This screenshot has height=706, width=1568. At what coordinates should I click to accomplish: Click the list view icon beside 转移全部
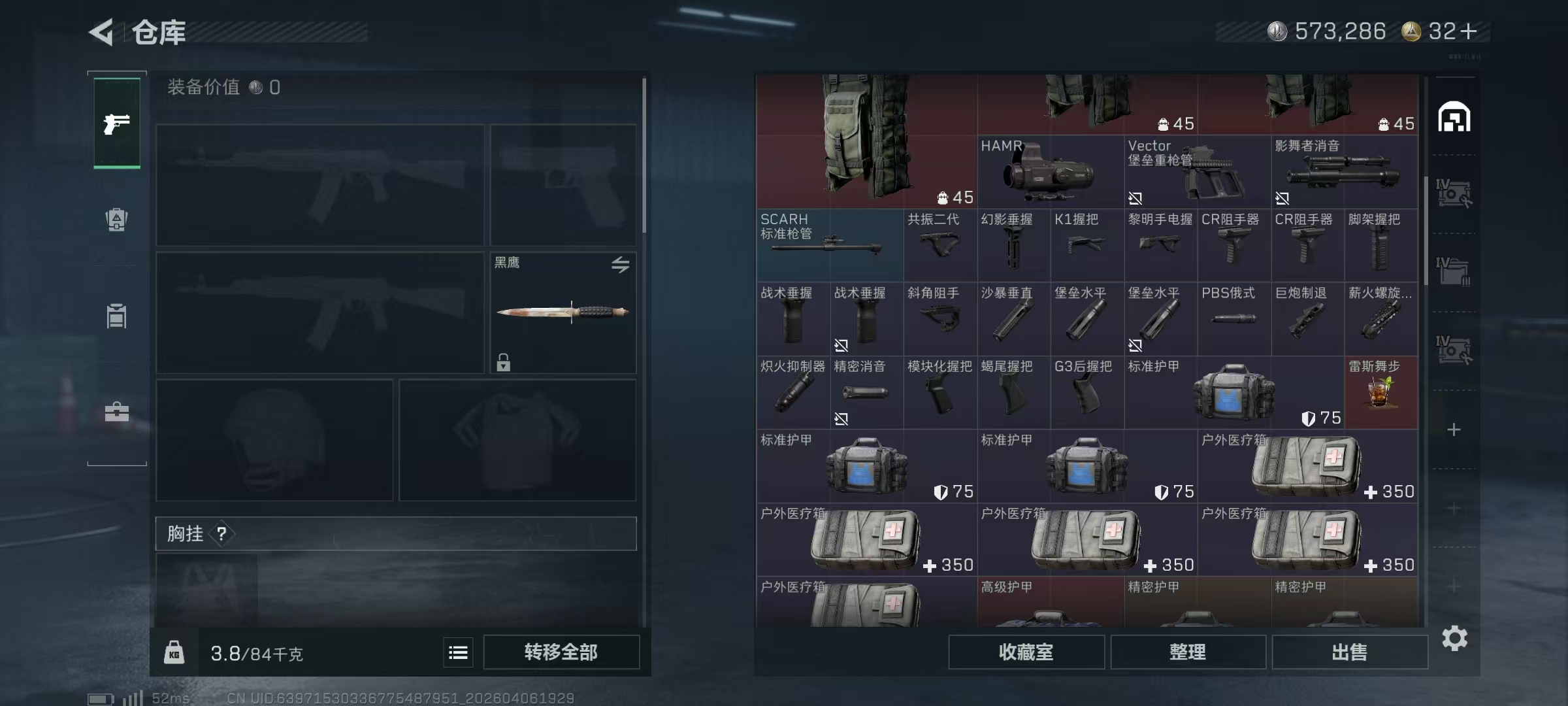[458, 652]
